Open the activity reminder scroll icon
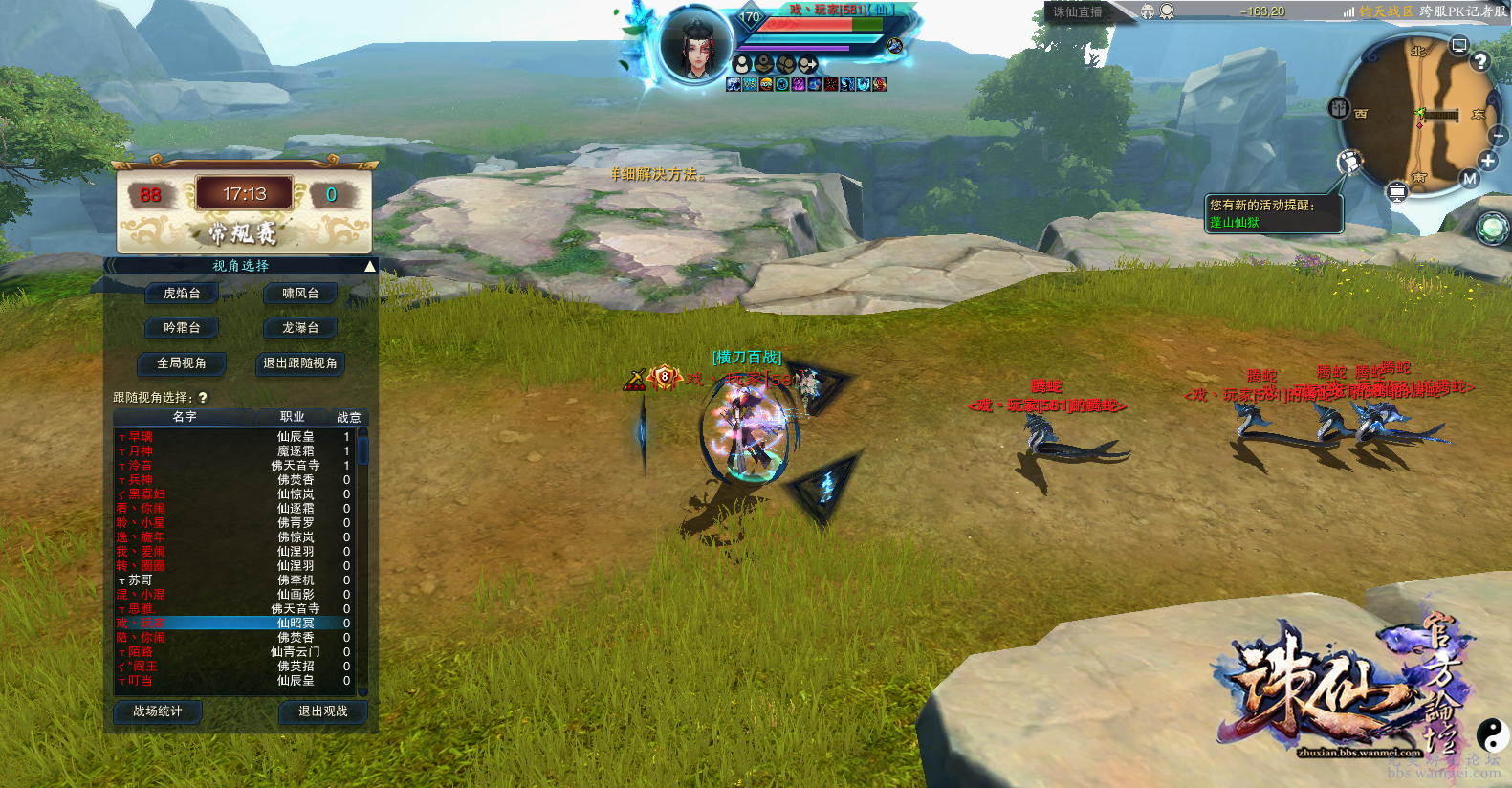The image size is (1512, 788). pyautogui.click(x=1349, y=162)
